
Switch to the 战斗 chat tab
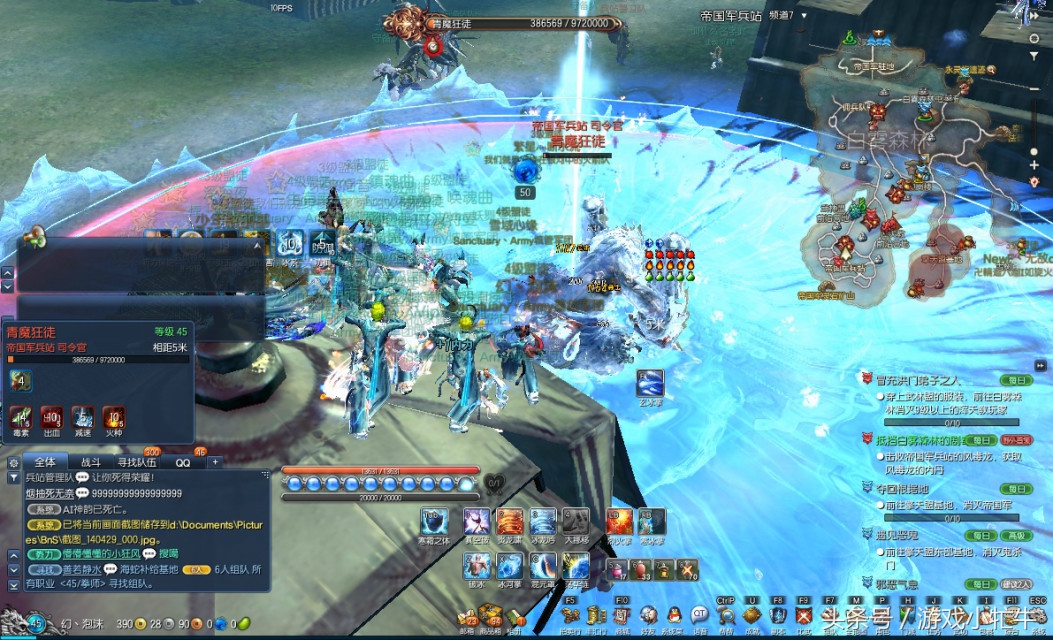pyautogui.click(x=91, y=462)
